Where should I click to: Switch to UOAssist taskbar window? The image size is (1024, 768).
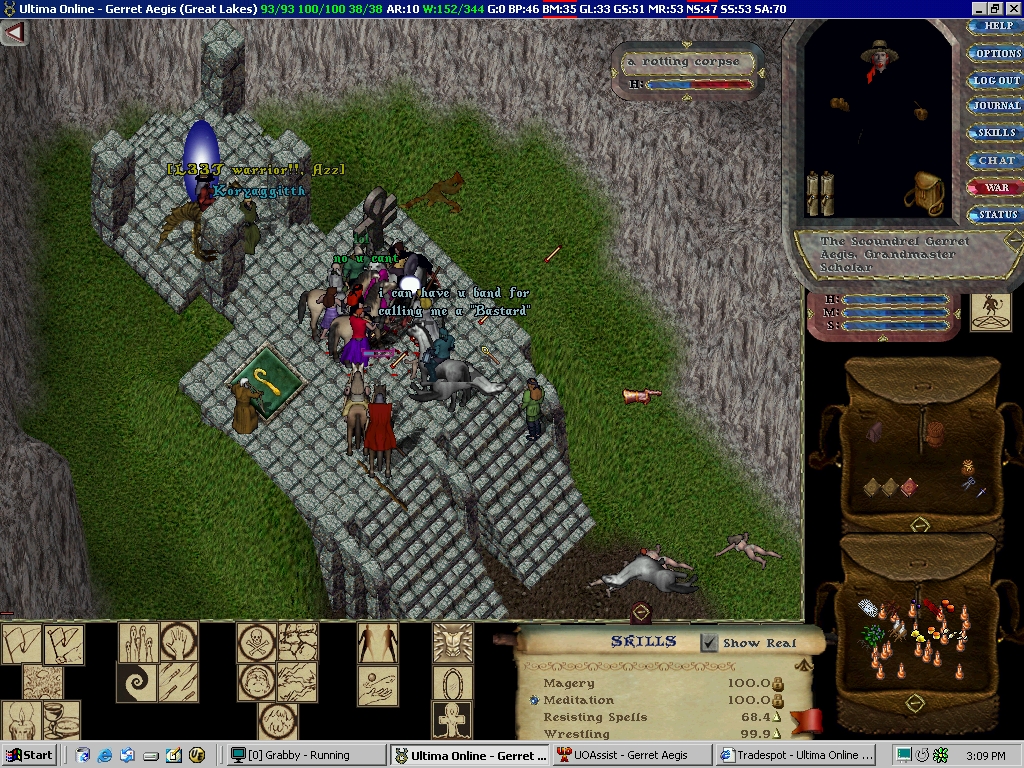(630, 755)
